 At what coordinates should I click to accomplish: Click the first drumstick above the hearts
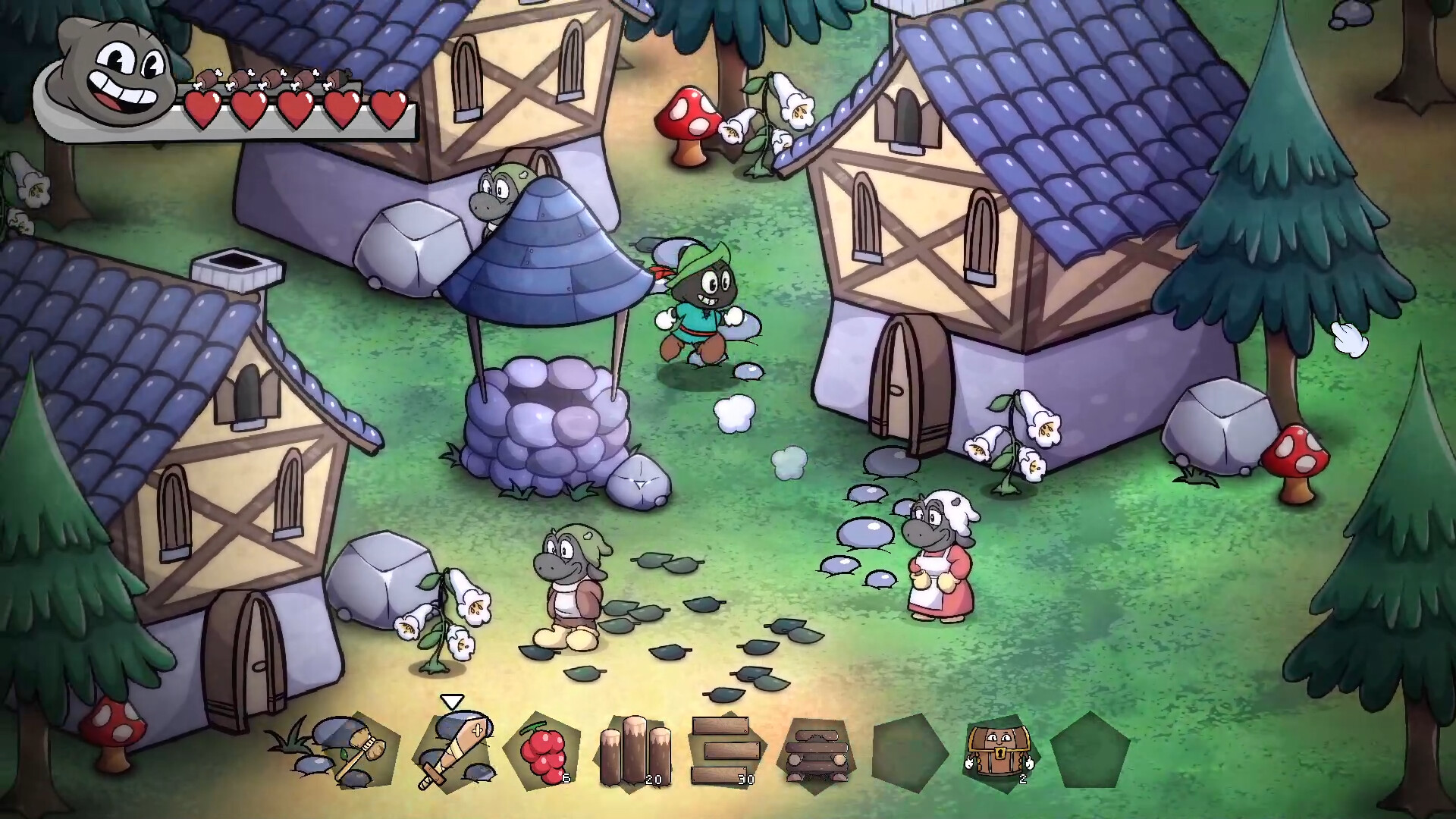point(209,78)
